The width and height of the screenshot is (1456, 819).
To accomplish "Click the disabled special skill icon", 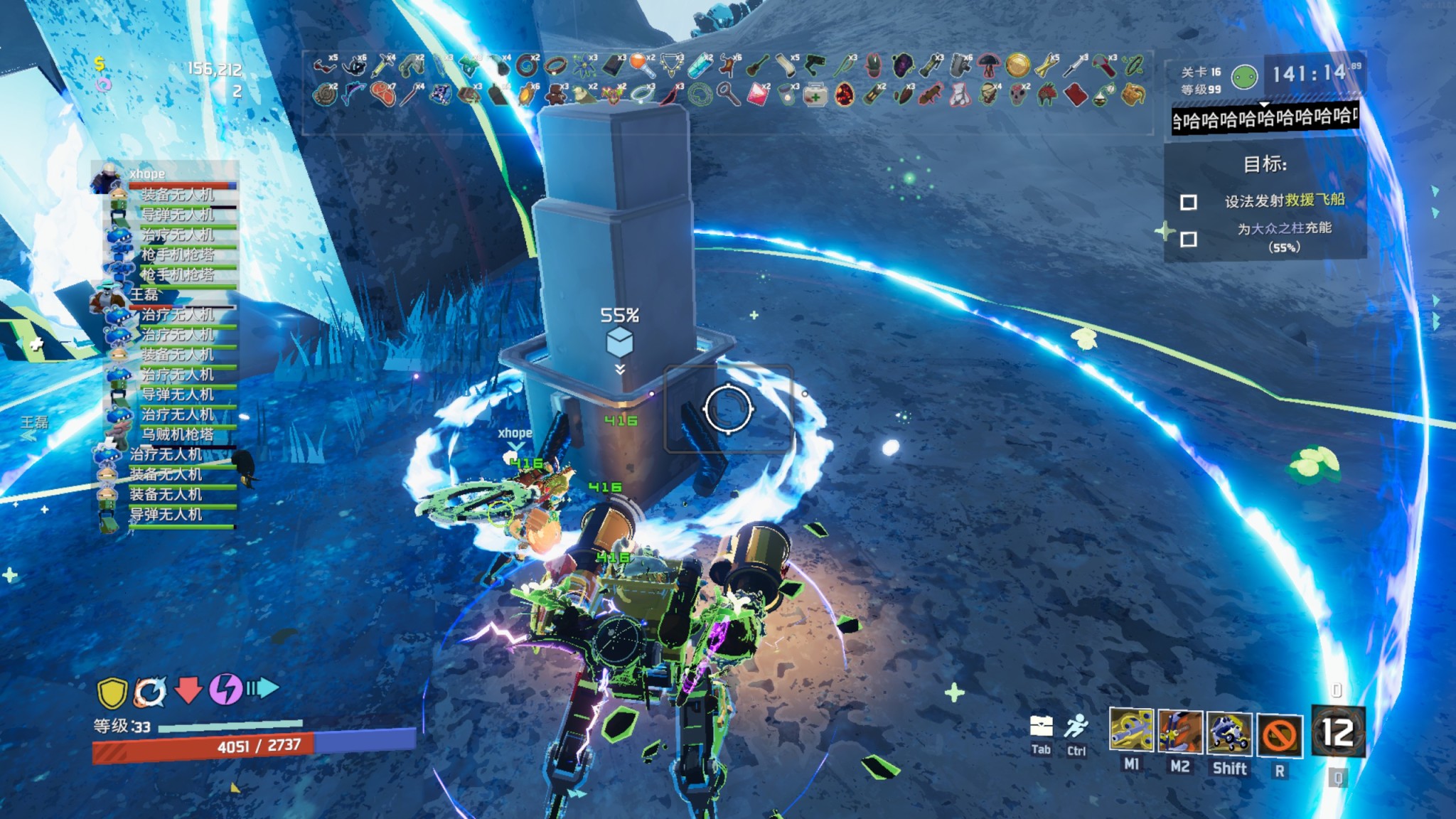I will pos(1279,735).
